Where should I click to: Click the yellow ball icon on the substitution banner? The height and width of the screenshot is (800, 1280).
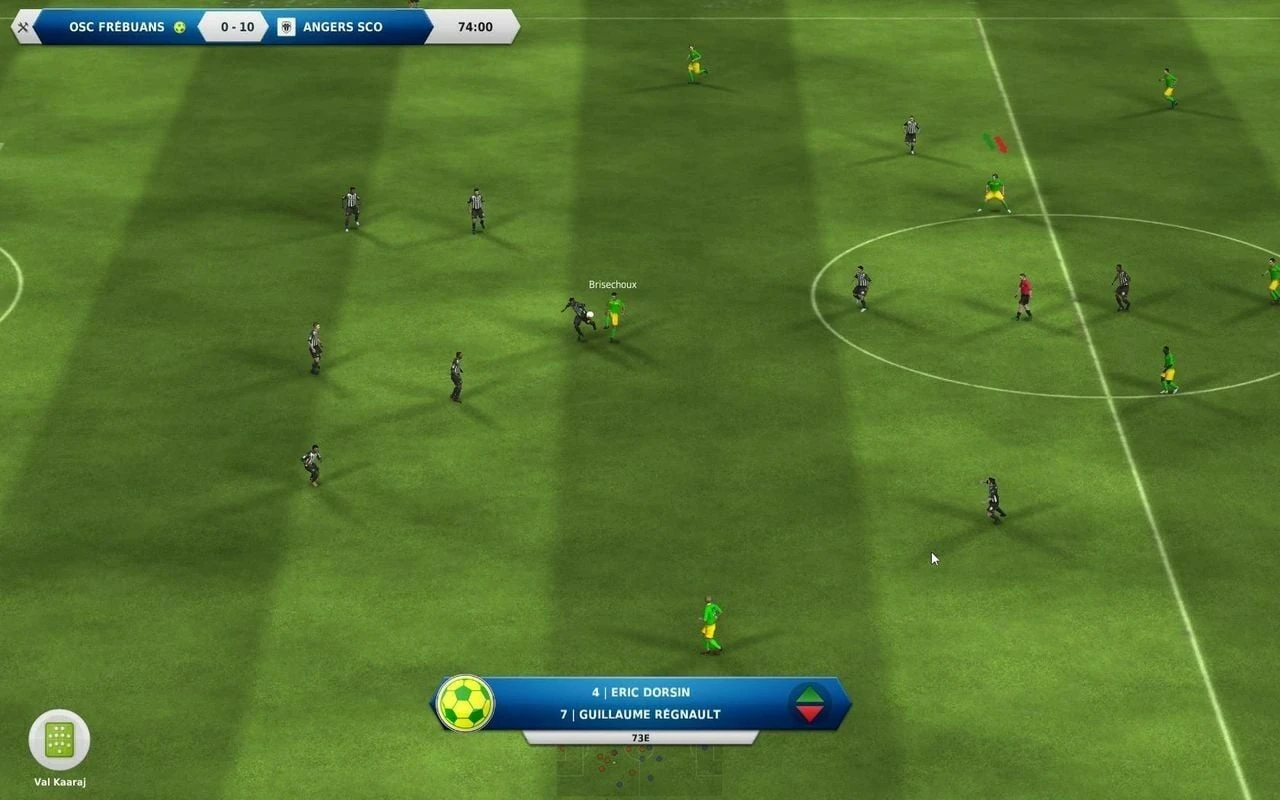[x=464, y=705]
